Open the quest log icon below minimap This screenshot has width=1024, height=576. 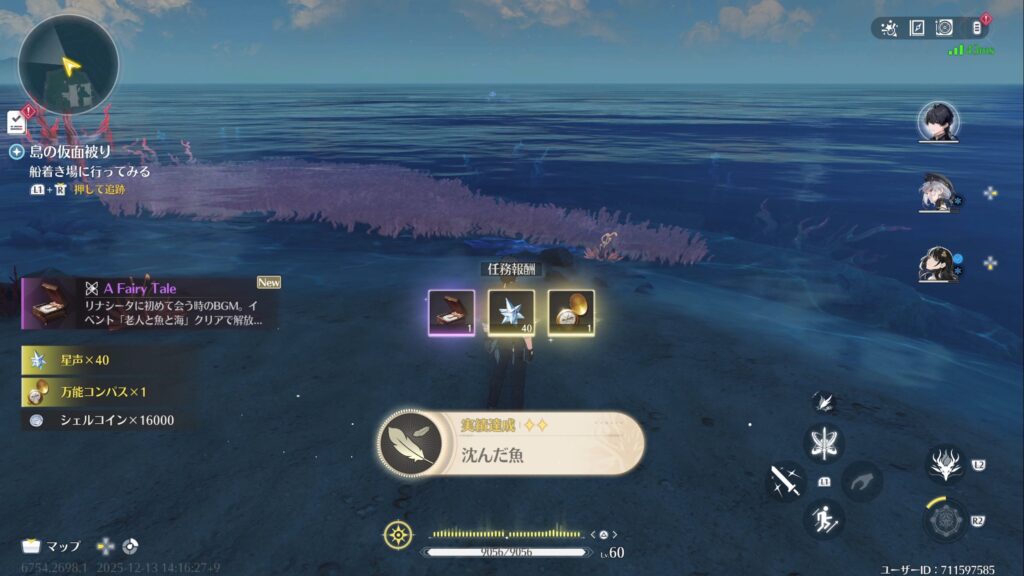[16, 121]
